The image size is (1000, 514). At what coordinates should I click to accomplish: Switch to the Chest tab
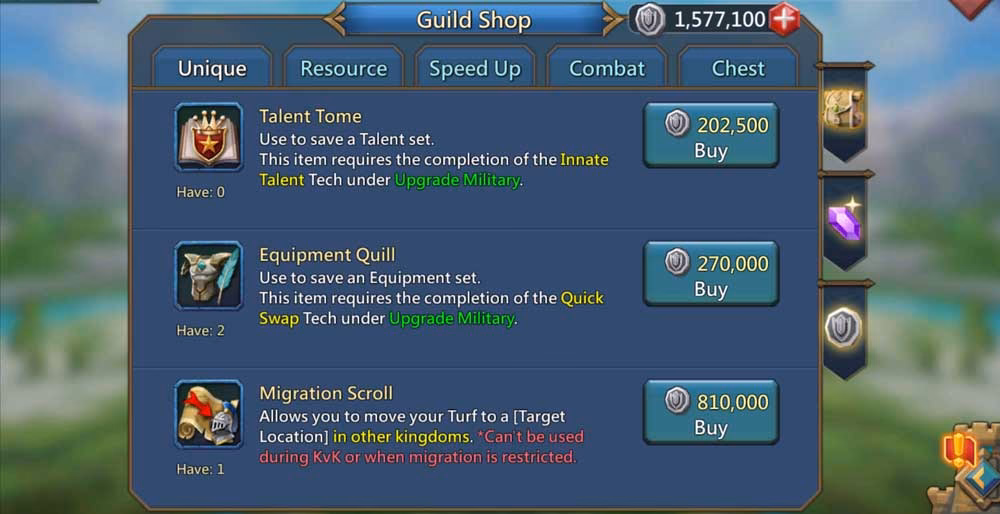738,68
